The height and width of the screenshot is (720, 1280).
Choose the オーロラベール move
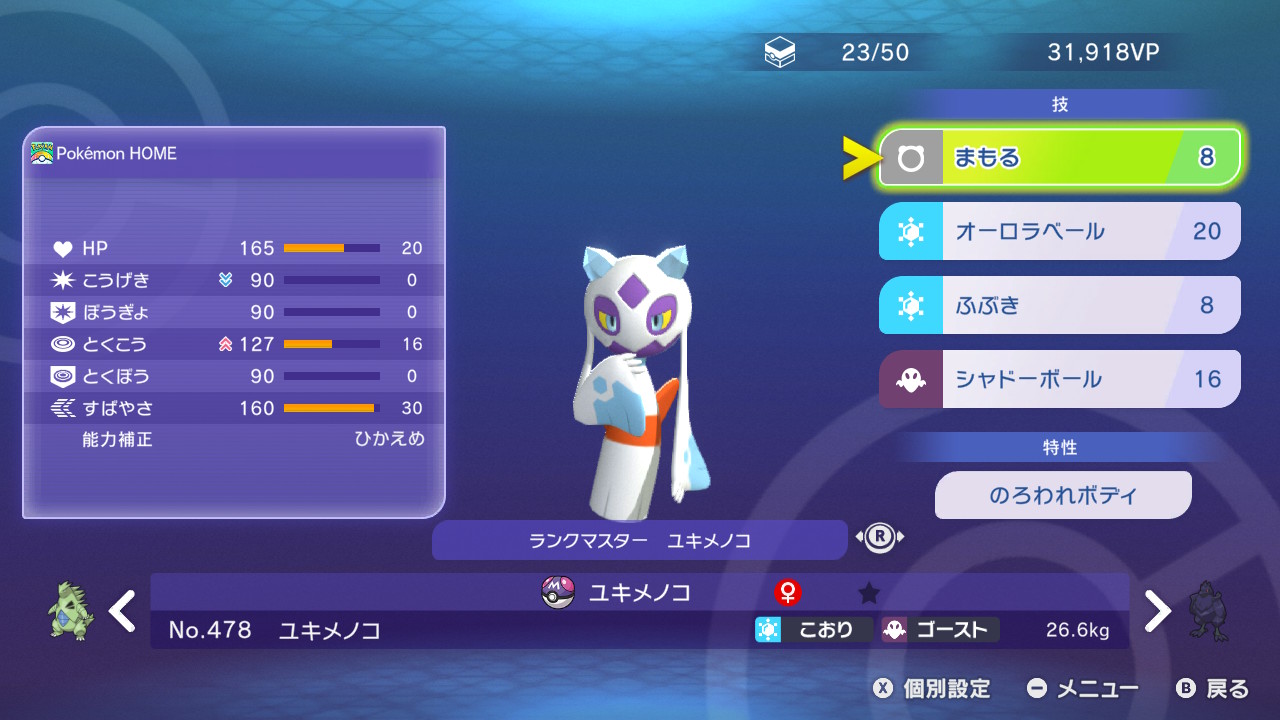1060,232
